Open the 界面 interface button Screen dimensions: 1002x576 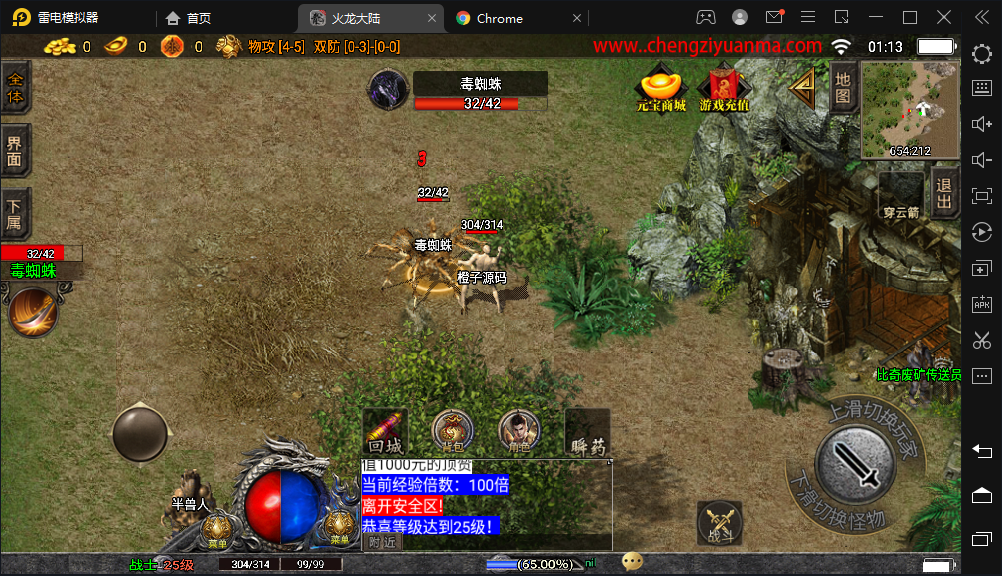[15, 152]
